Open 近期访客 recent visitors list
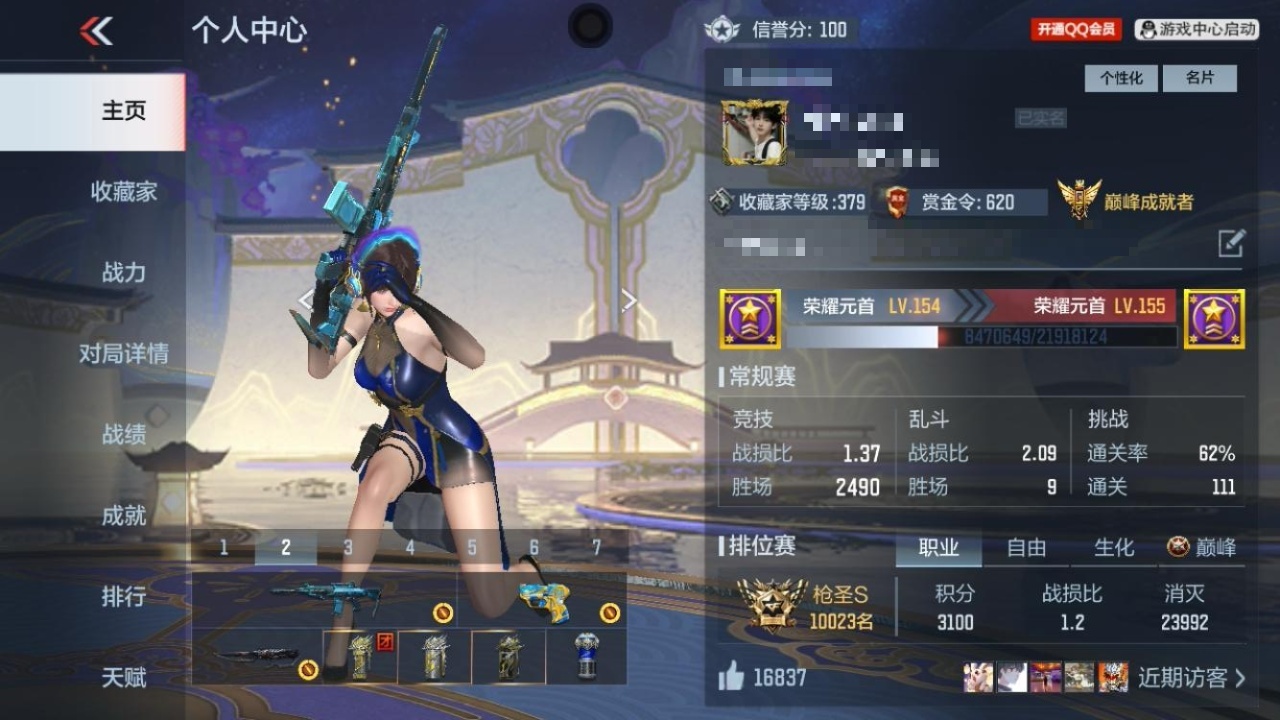The width and height of the screenshot is (1280, 720). [1192, 678]
